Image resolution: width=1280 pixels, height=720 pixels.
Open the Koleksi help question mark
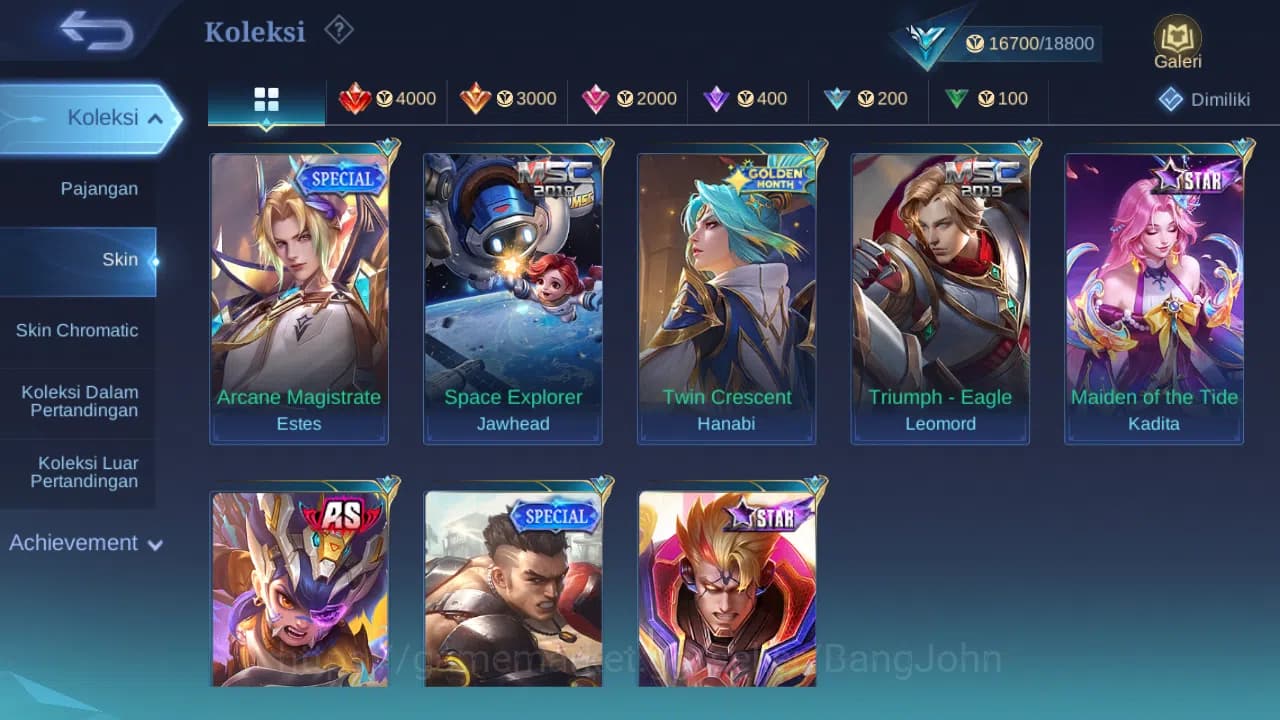[339, 31]
